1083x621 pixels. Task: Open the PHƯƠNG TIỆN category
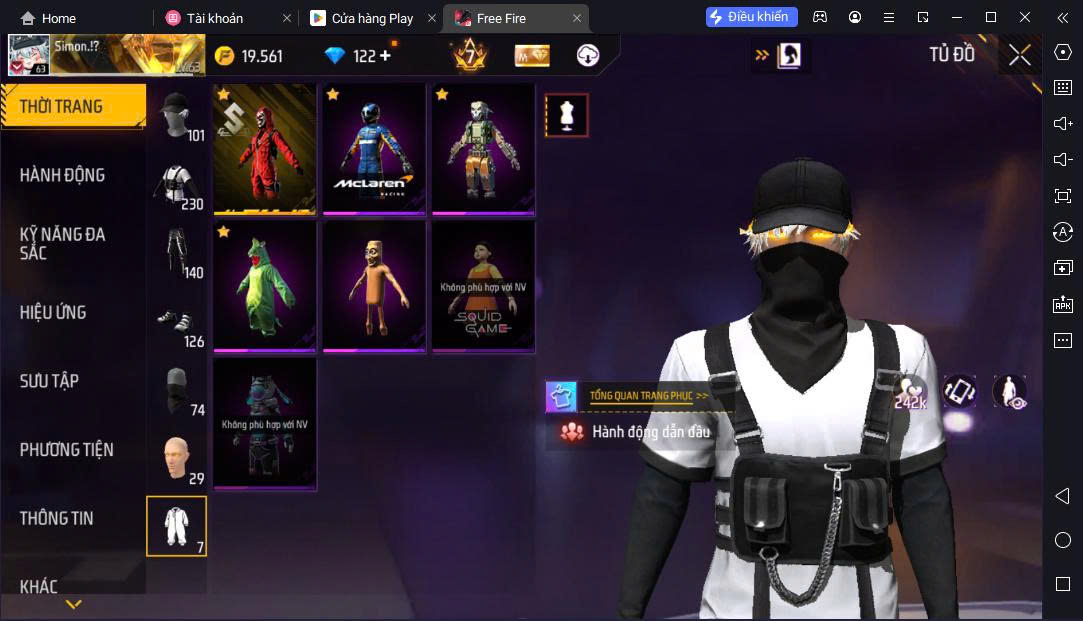click(66, 450)
